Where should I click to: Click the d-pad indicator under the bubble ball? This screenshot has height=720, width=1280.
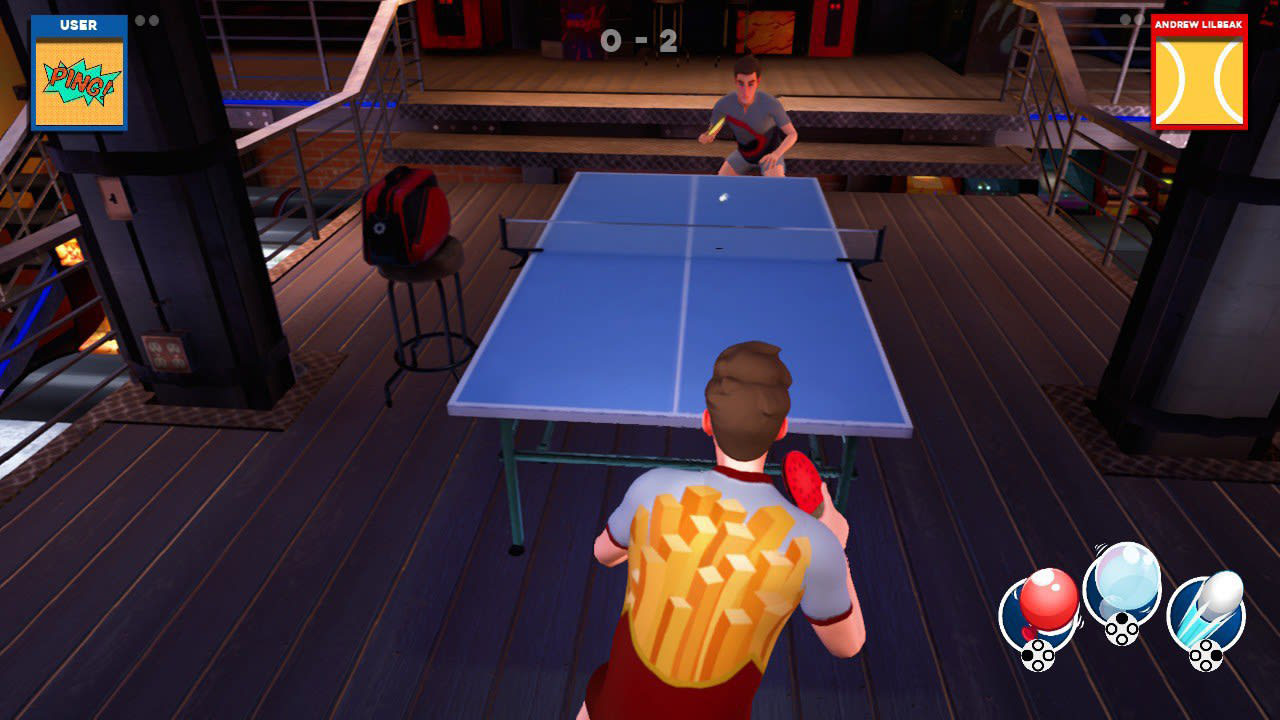(1120, 628)
